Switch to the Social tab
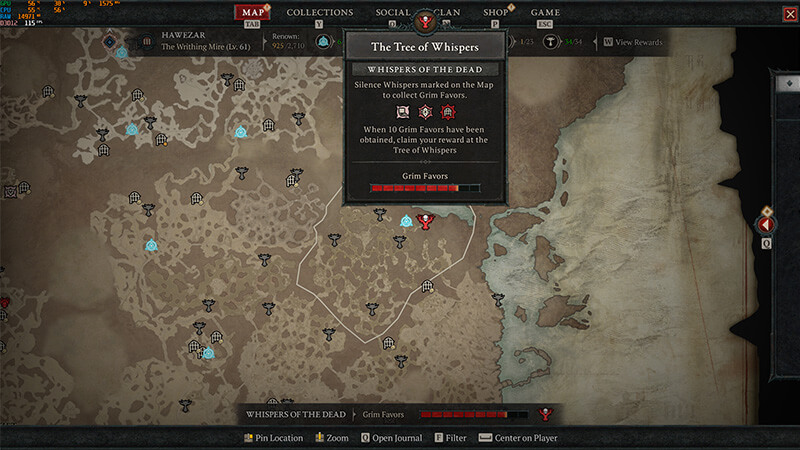The image size is (800, 450). tap(393, 13)
